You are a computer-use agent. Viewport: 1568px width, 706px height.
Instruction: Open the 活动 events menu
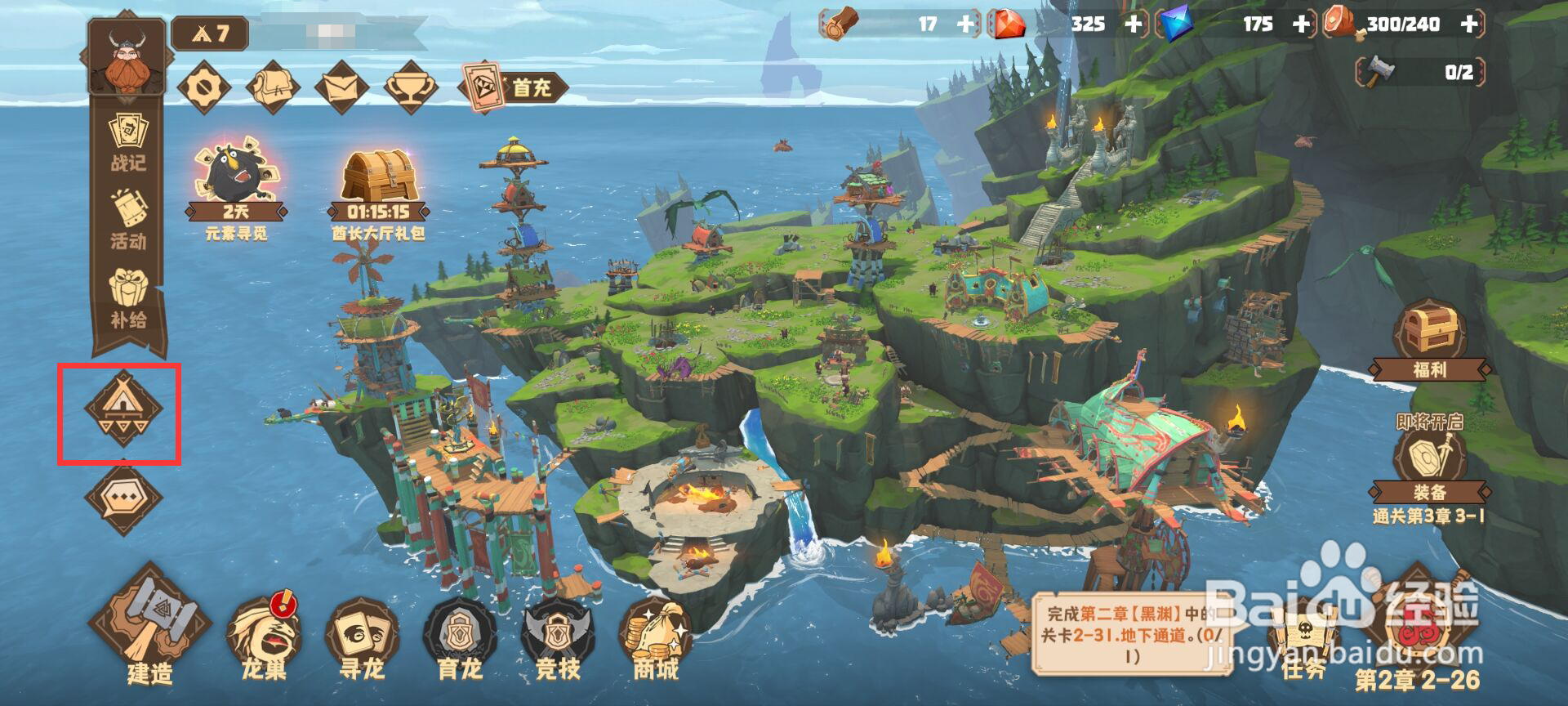pyautogui.click(x=128, y=219)
